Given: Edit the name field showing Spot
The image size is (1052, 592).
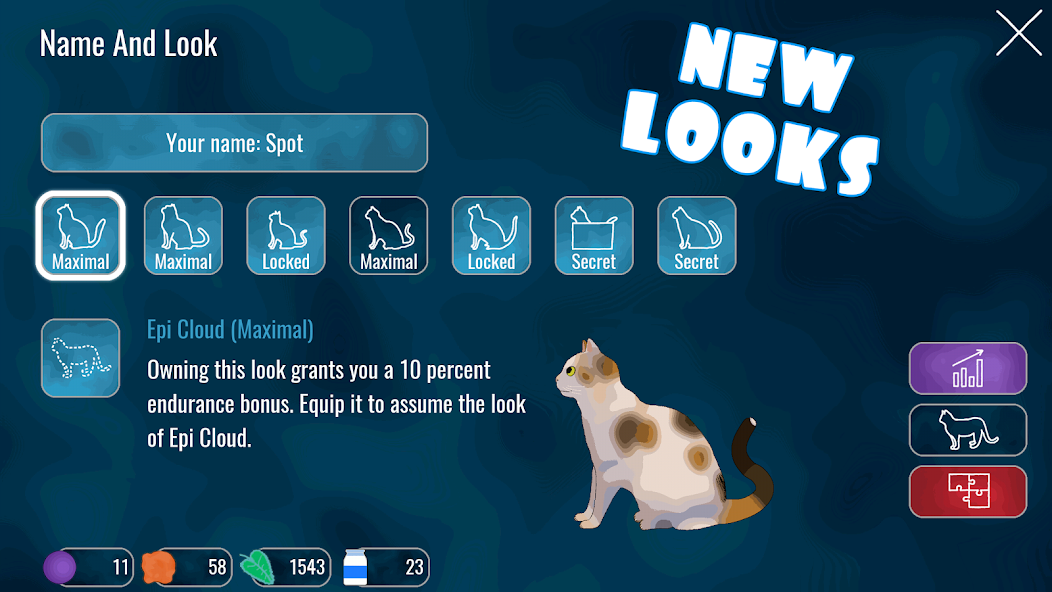Looking at the screenshot, I should [234, 143].
